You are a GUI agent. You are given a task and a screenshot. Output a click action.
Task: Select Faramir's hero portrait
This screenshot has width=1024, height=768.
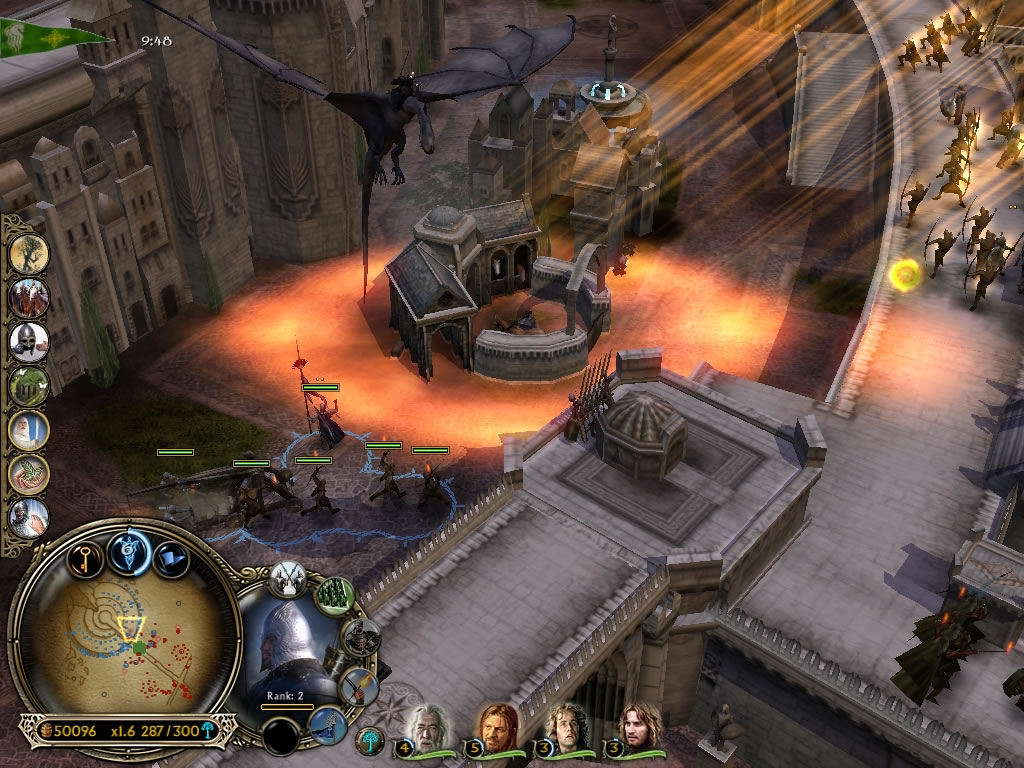(x=634, y=727)
